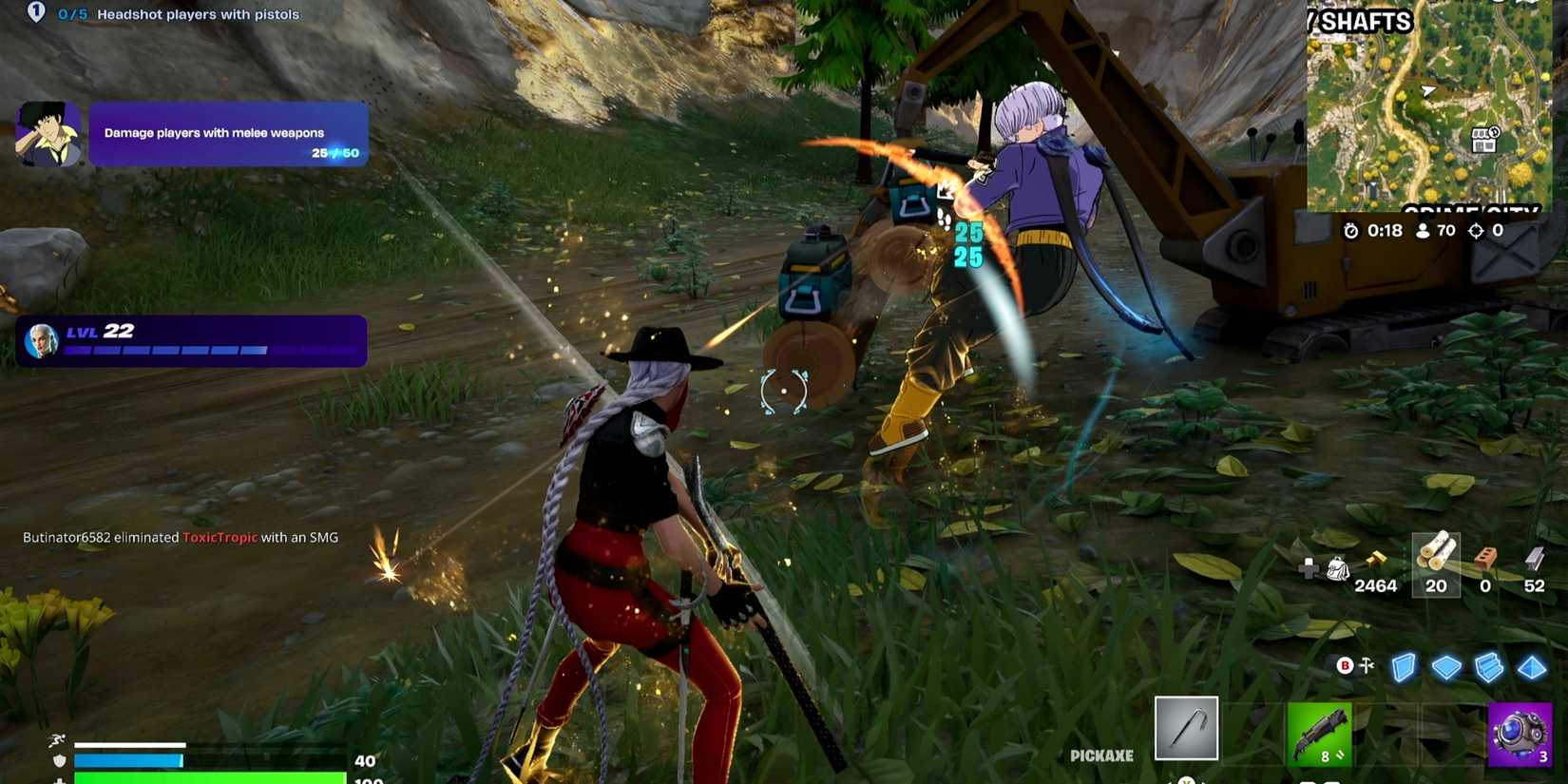The image size is (1568, 784).
Task: Toggle build edit mode with the B button
Action: [1344, 665]
